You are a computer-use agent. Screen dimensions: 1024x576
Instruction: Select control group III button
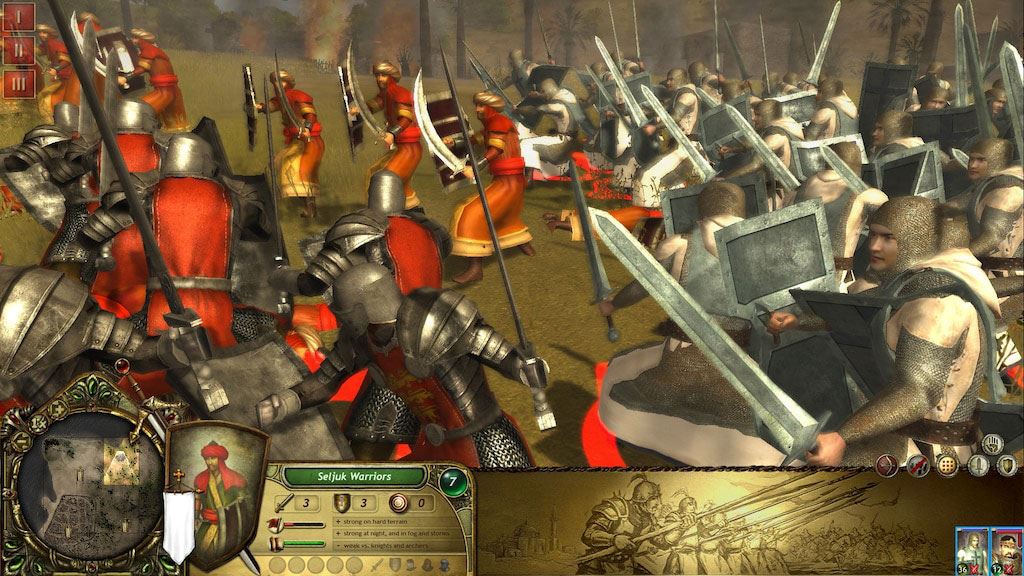tap(20, 82)
